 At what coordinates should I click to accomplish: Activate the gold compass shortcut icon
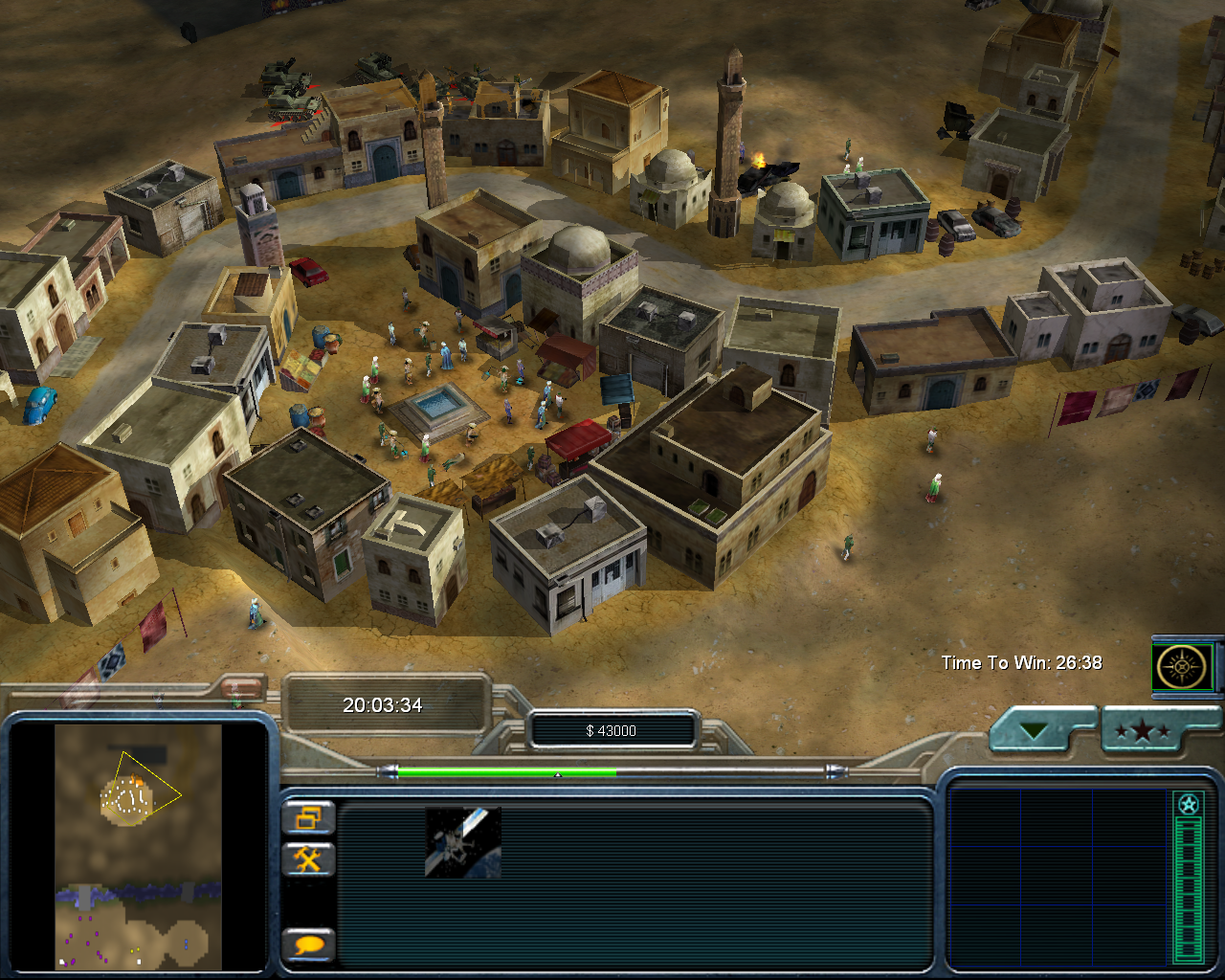[x=1184, y=666]
